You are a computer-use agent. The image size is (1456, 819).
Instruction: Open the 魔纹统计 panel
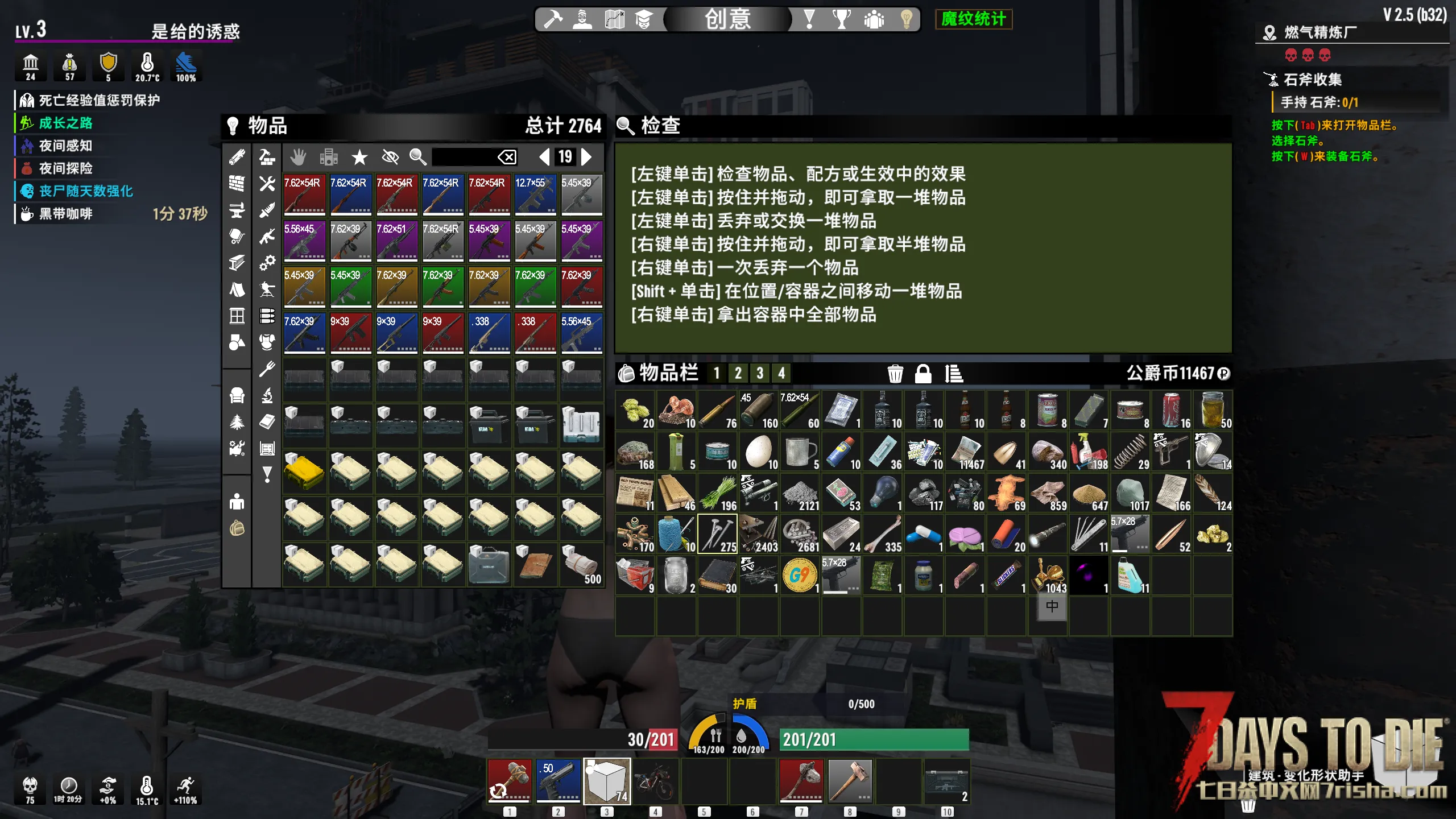(x=973, y=19)
